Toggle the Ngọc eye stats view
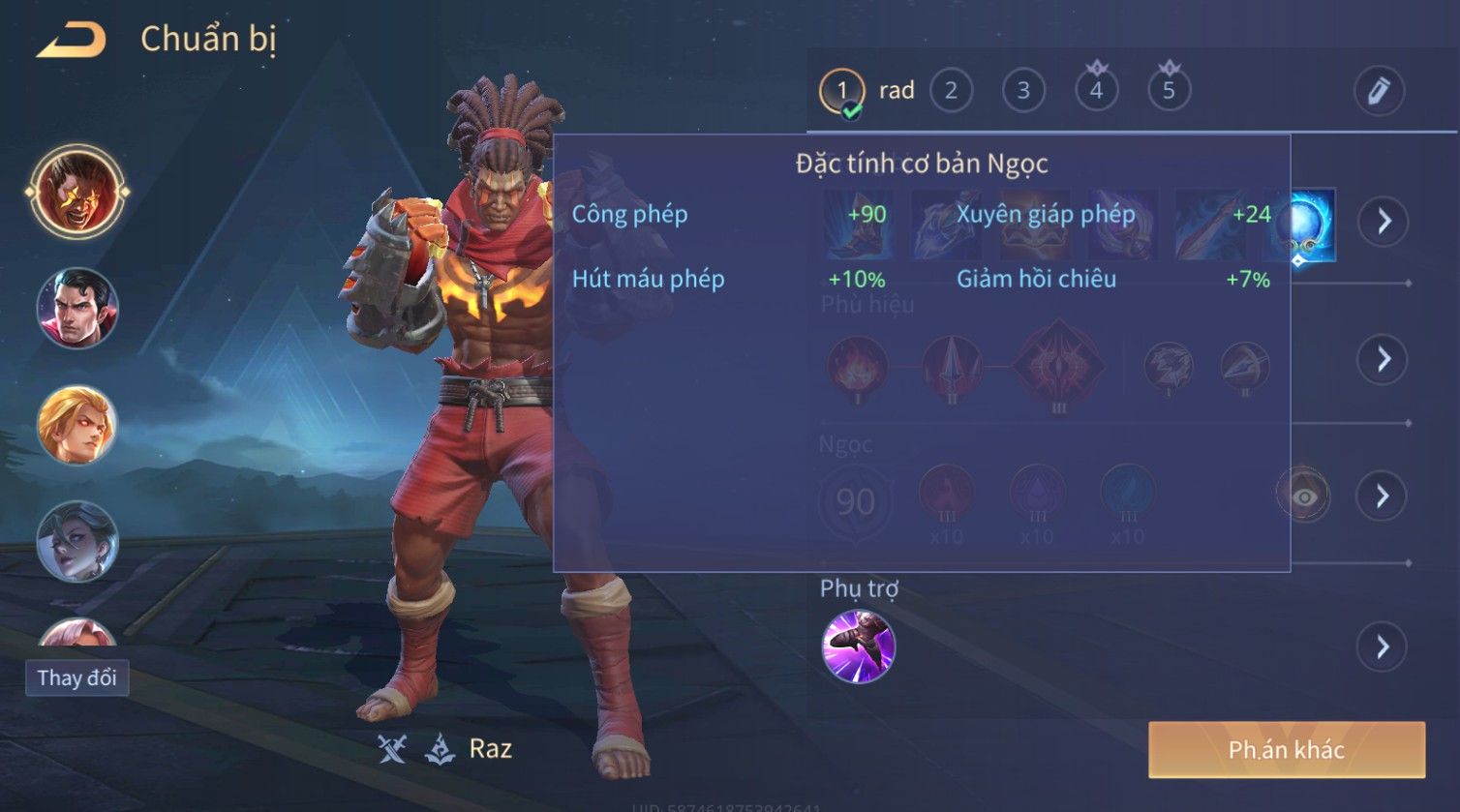The width and height of the screenshot is (1460, 812). [x=1303, y=496]
